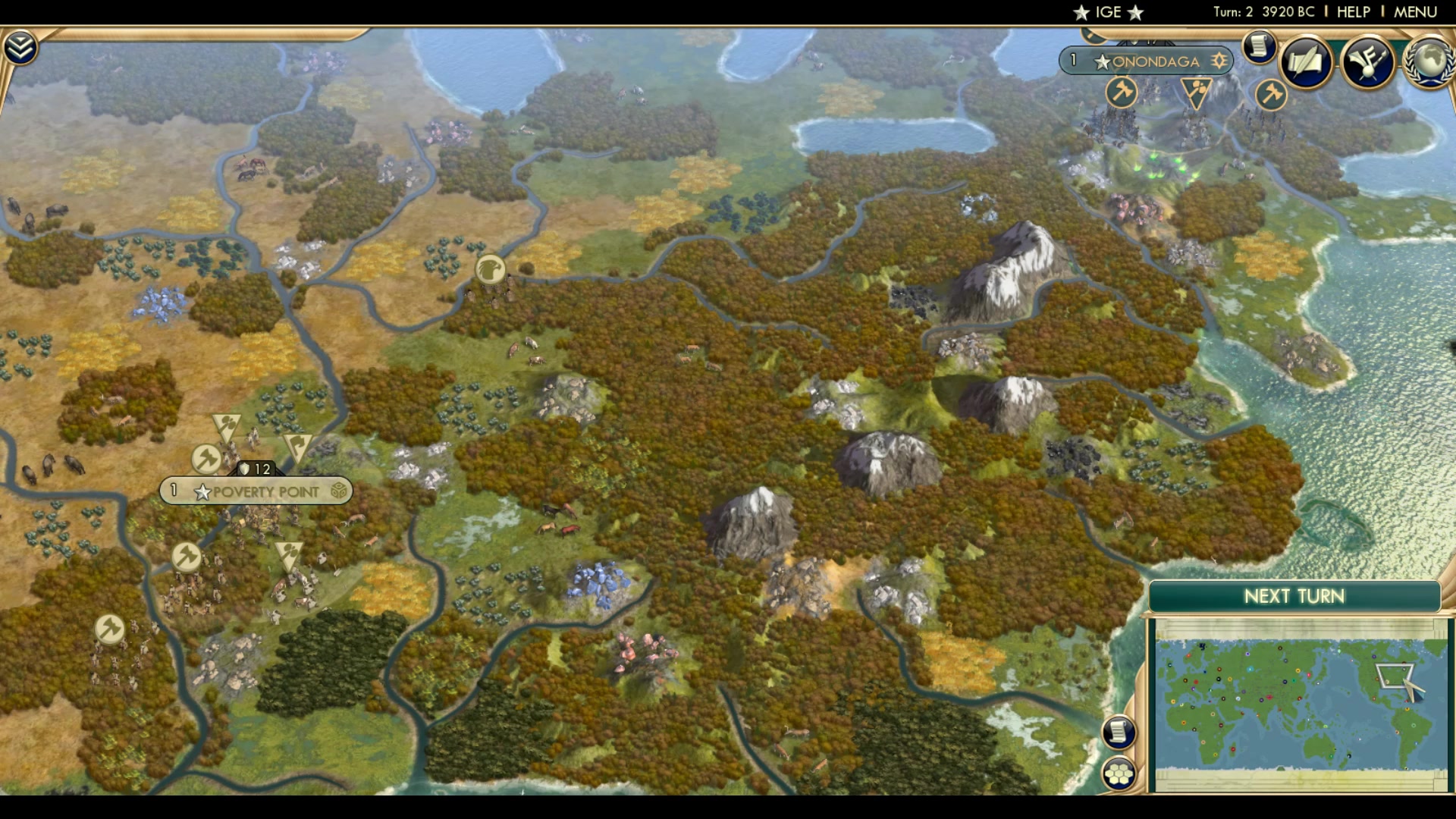Screen dimensions: 1456x819
Task: Click the eagle unit icon on the map
Action: 489,270
